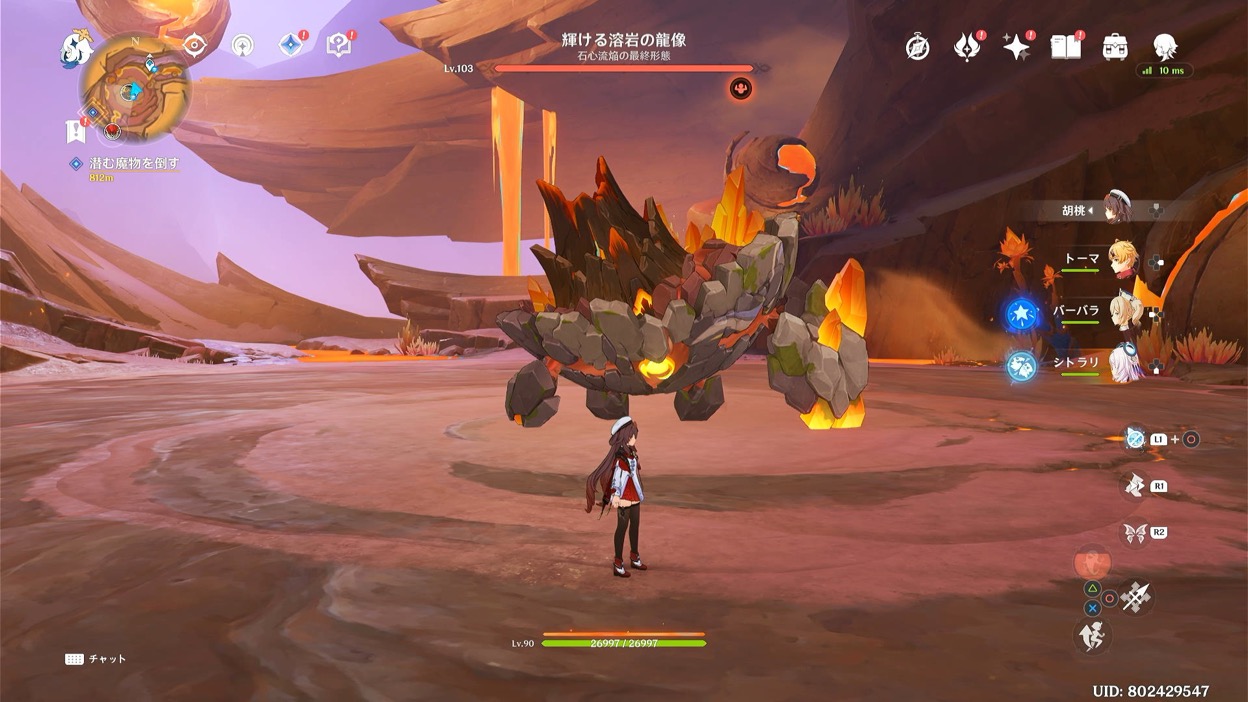Screen dimensions: 1248x702
Task: Open the compass events icon
Action: pos(917,47)
